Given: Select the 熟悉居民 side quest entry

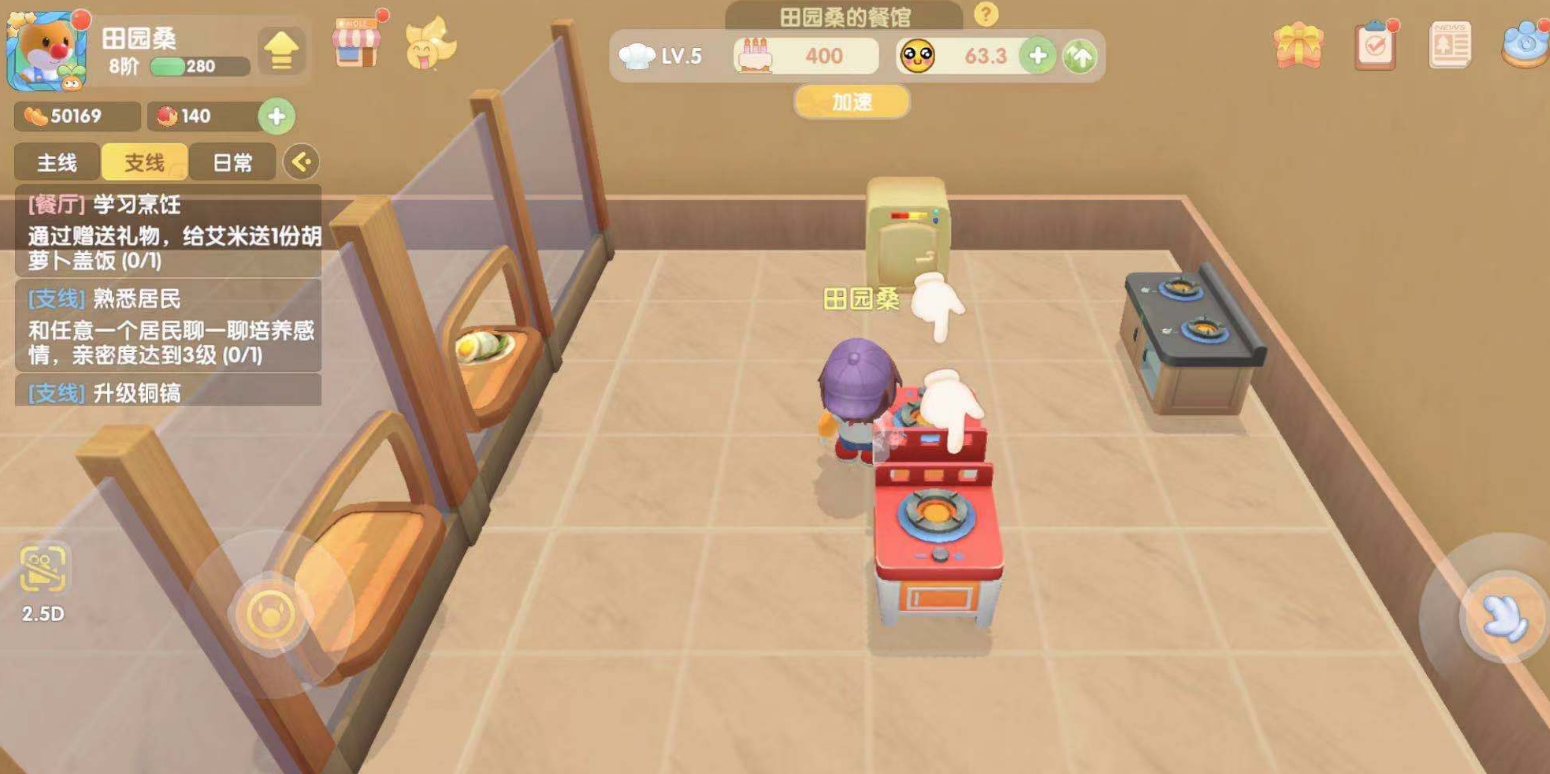Looking at the screenshot, I should pos(168,326).
